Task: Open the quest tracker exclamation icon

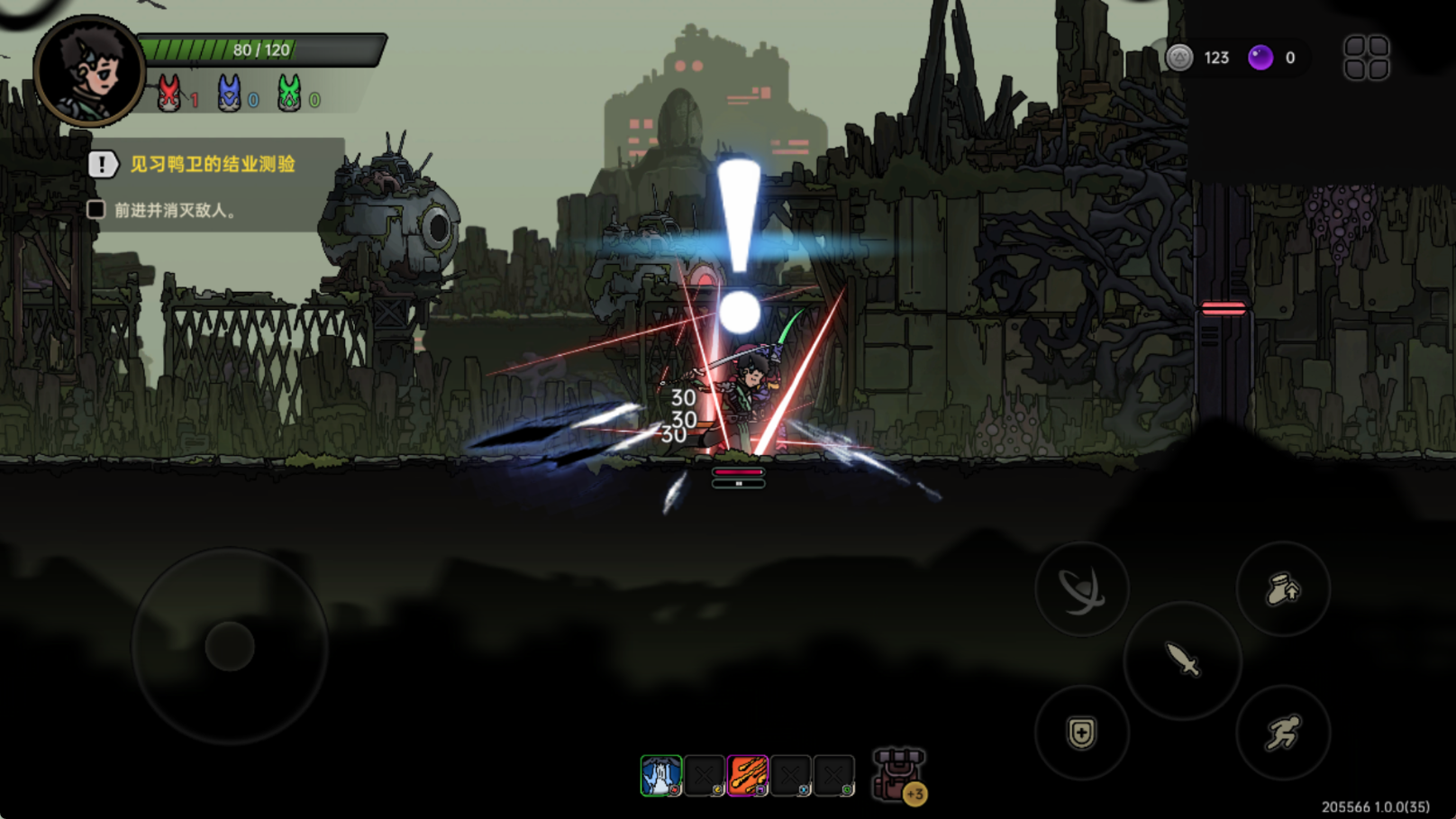Action: point(102,164)
